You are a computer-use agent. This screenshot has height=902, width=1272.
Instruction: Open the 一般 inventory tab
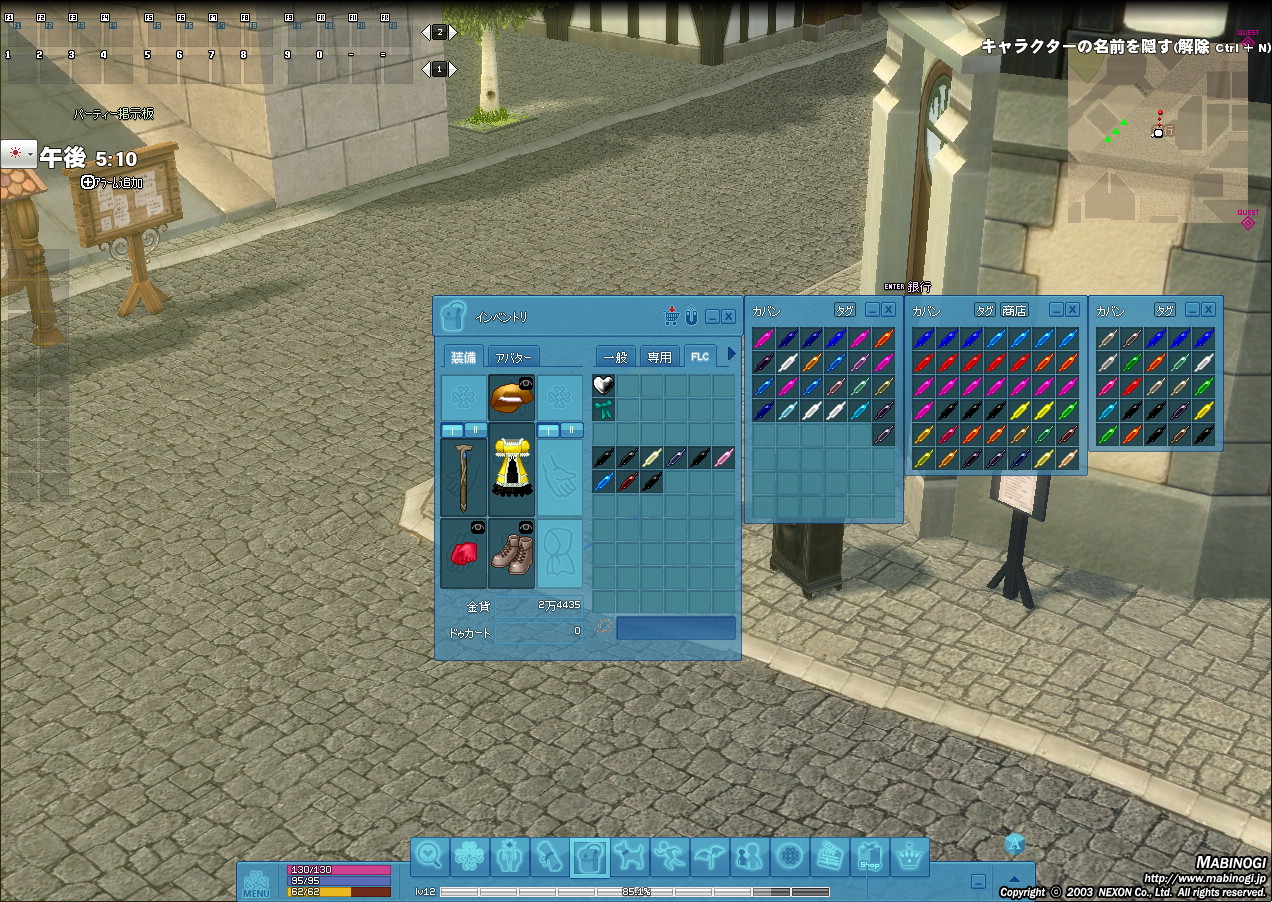(x=615, y=357)
